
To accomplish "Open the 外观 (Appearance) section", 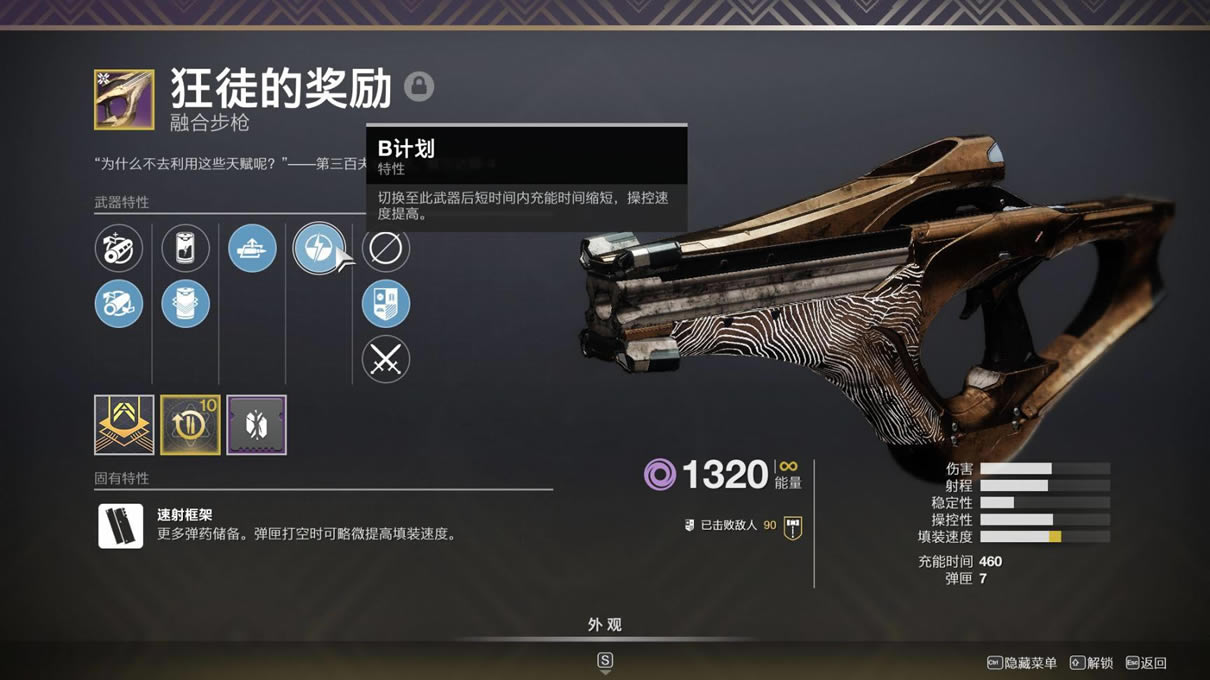I will coord(605,625).
